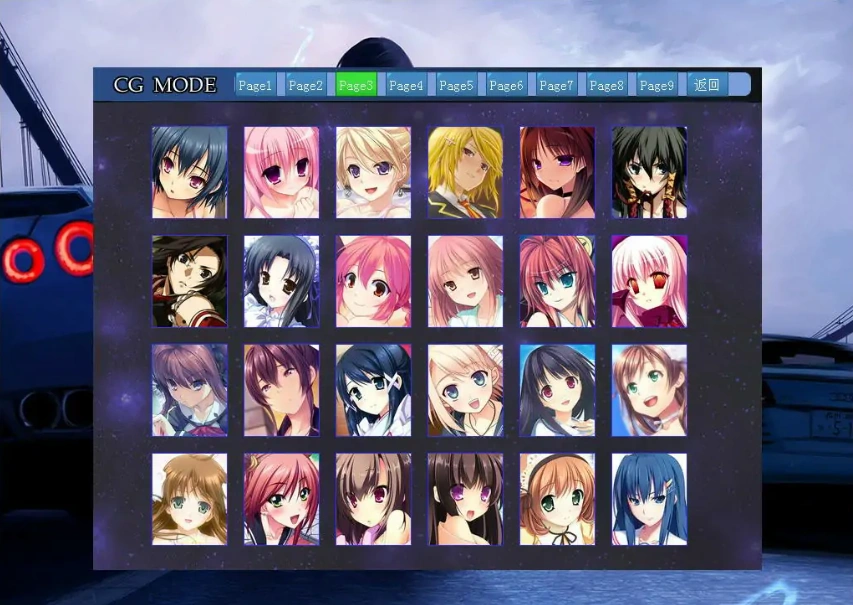The height and width of the screenshot is (605, 853).
Task: Open Page7 of the gallery
Action: pos(556,85)
